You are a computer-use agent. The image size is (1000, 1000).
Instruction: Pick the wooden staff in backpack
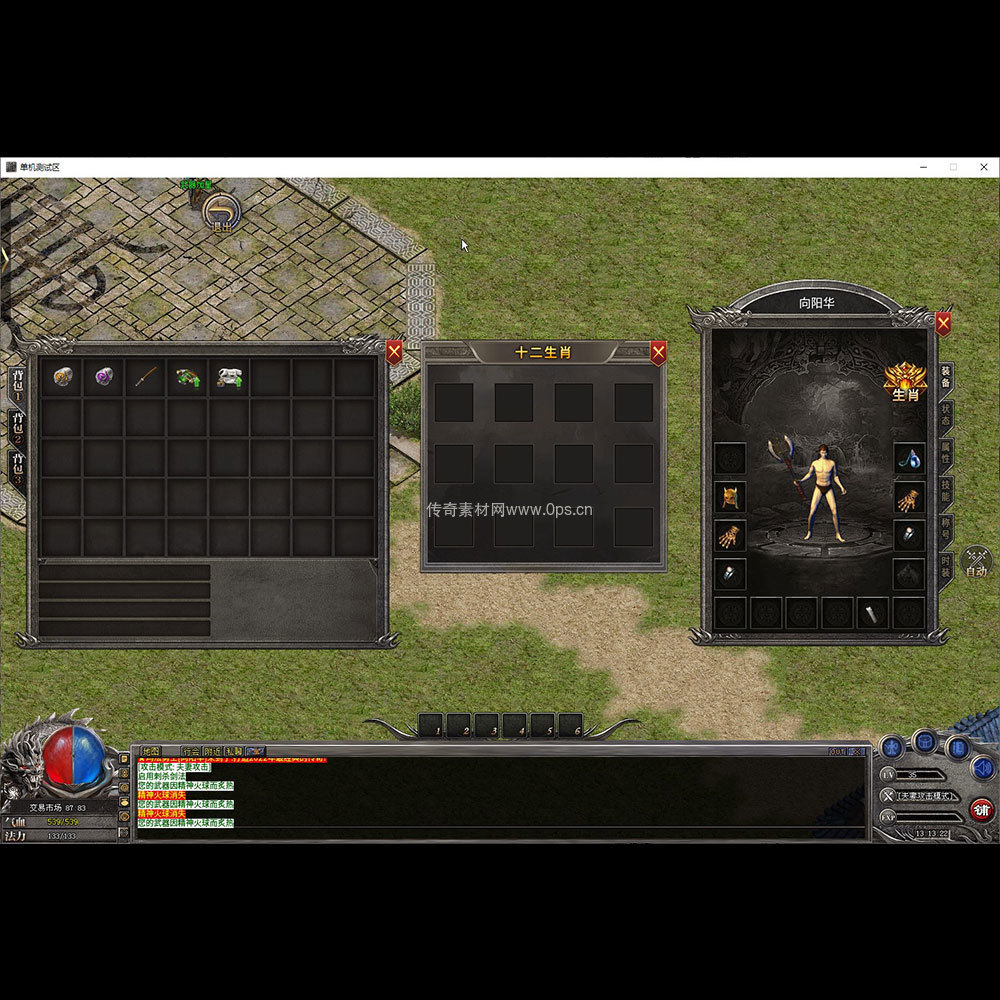point(146,377)
